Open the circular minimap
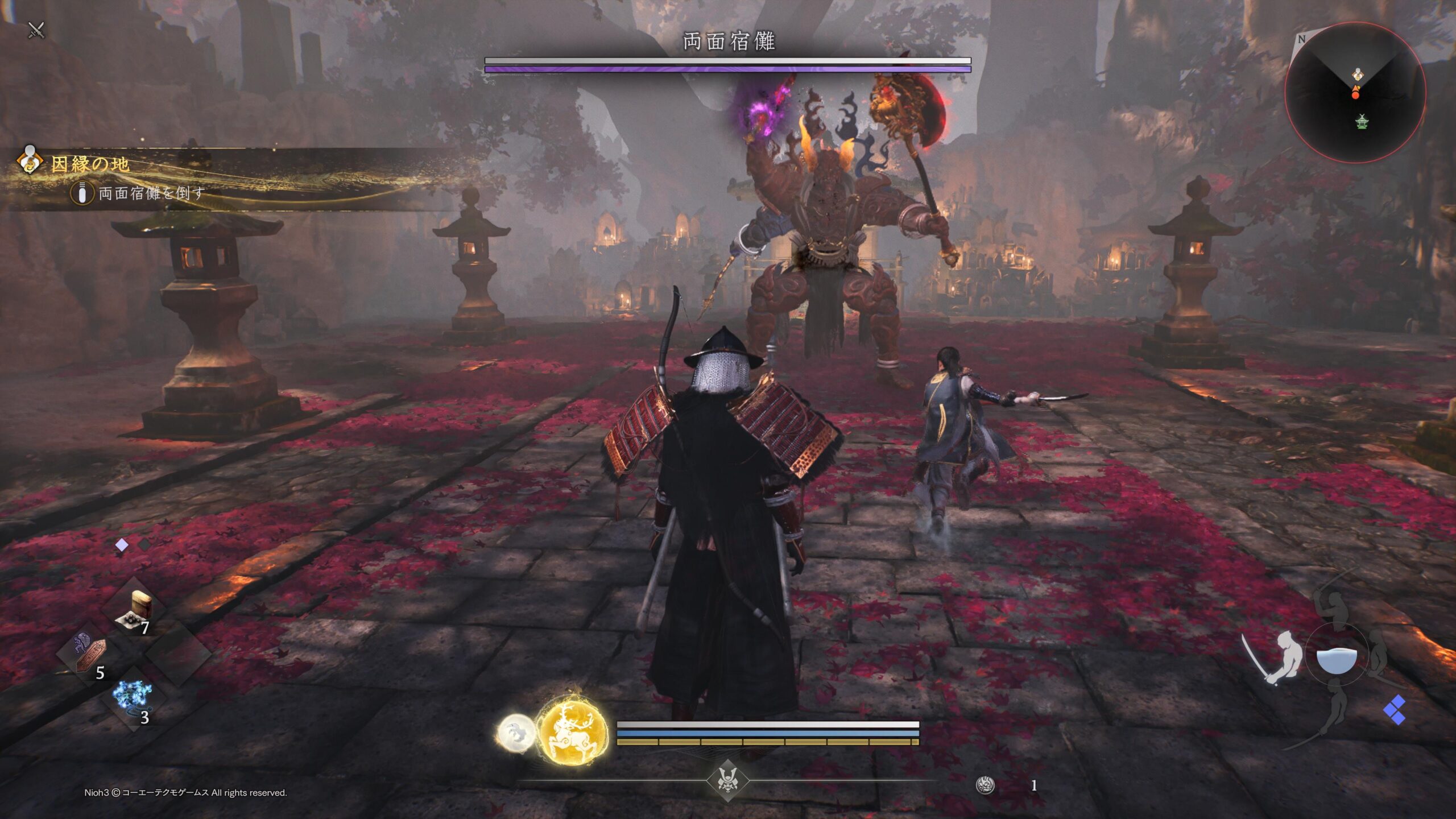The width and height of the screenshot is (1456, 819). [1355, 93]
